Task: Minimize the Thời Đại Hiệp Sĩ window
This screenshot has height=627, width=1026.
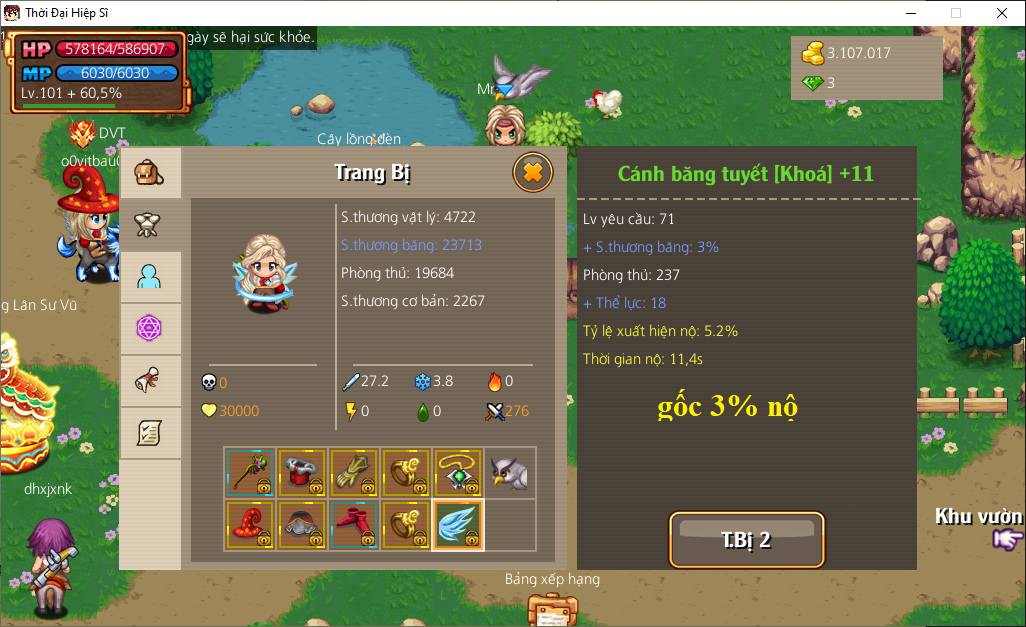Action: 910,13
